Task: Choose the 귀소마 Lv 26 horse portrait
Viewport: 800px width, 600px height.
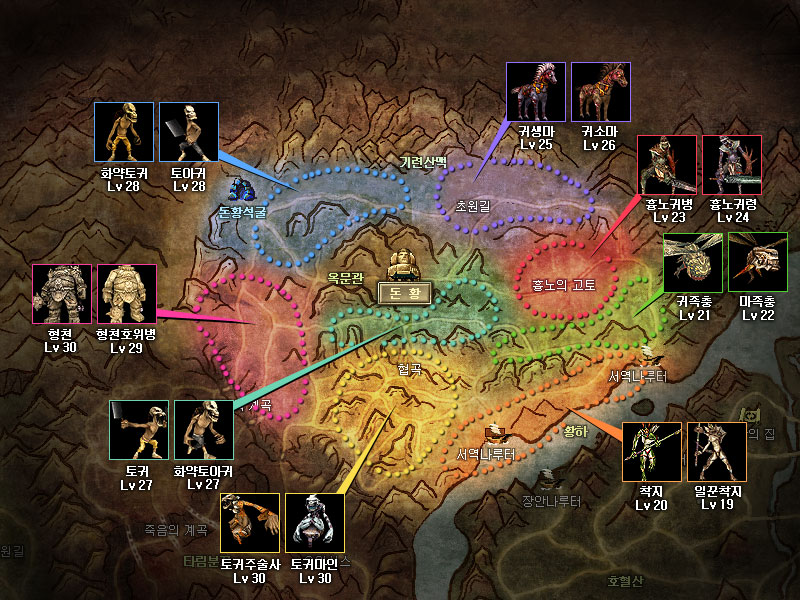Action: pyautogui.click(x=601, y=92)
